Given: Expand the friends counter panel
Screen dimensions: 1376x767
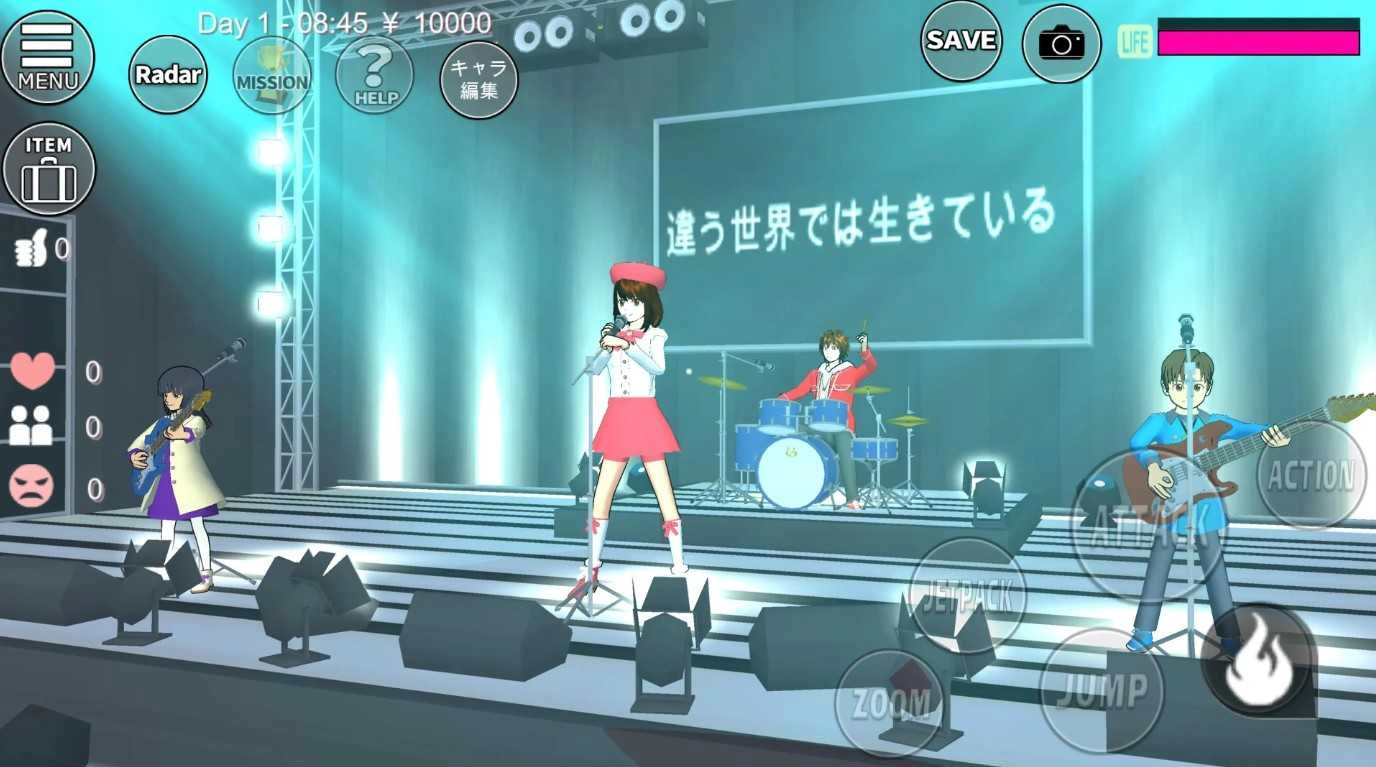Looking at the screenshot, I should point(33,427).
